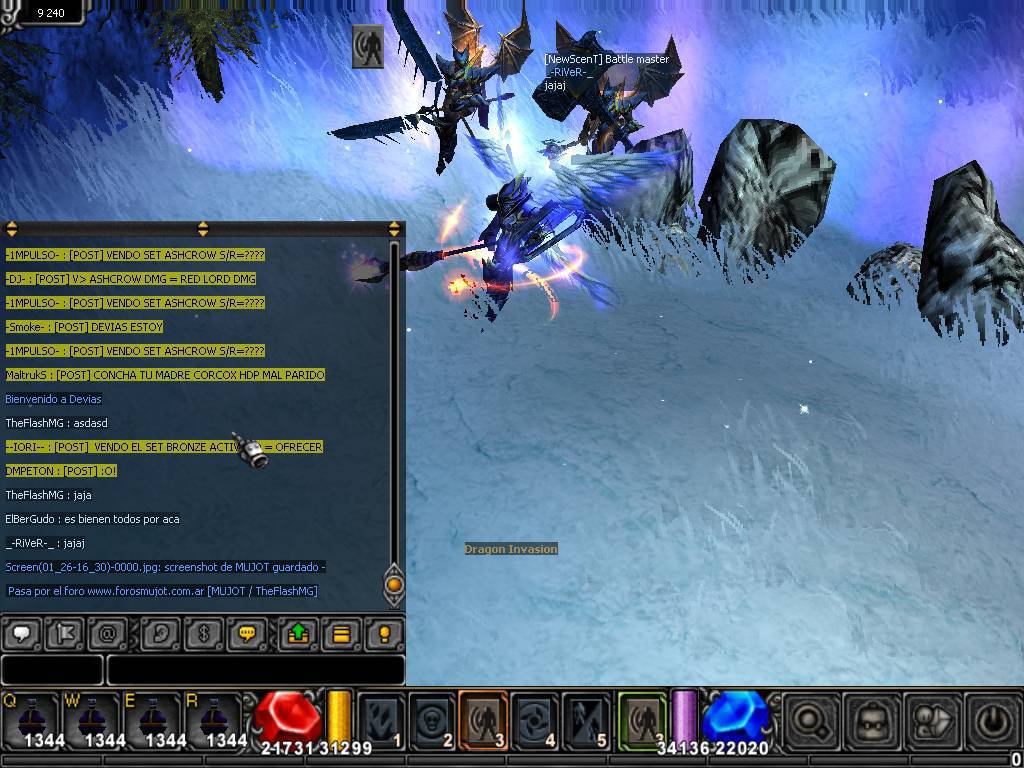The height and width of the screenshot is (768, 1024).
Task: Open the power icon system menu
Action: pyautogui.click(x=992, y=719)
